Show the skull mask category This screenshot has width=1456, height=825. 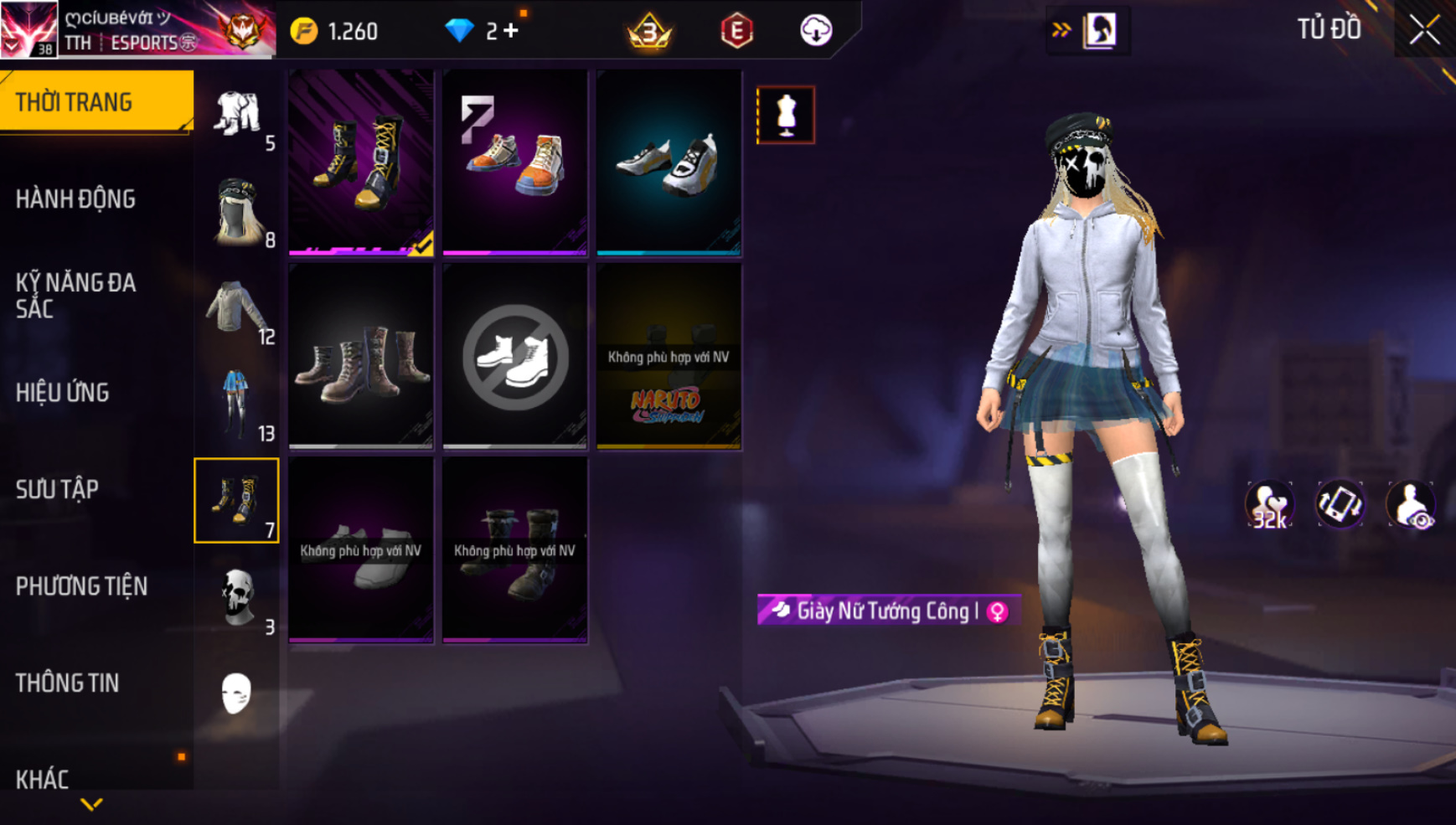(x=236, y=597)
